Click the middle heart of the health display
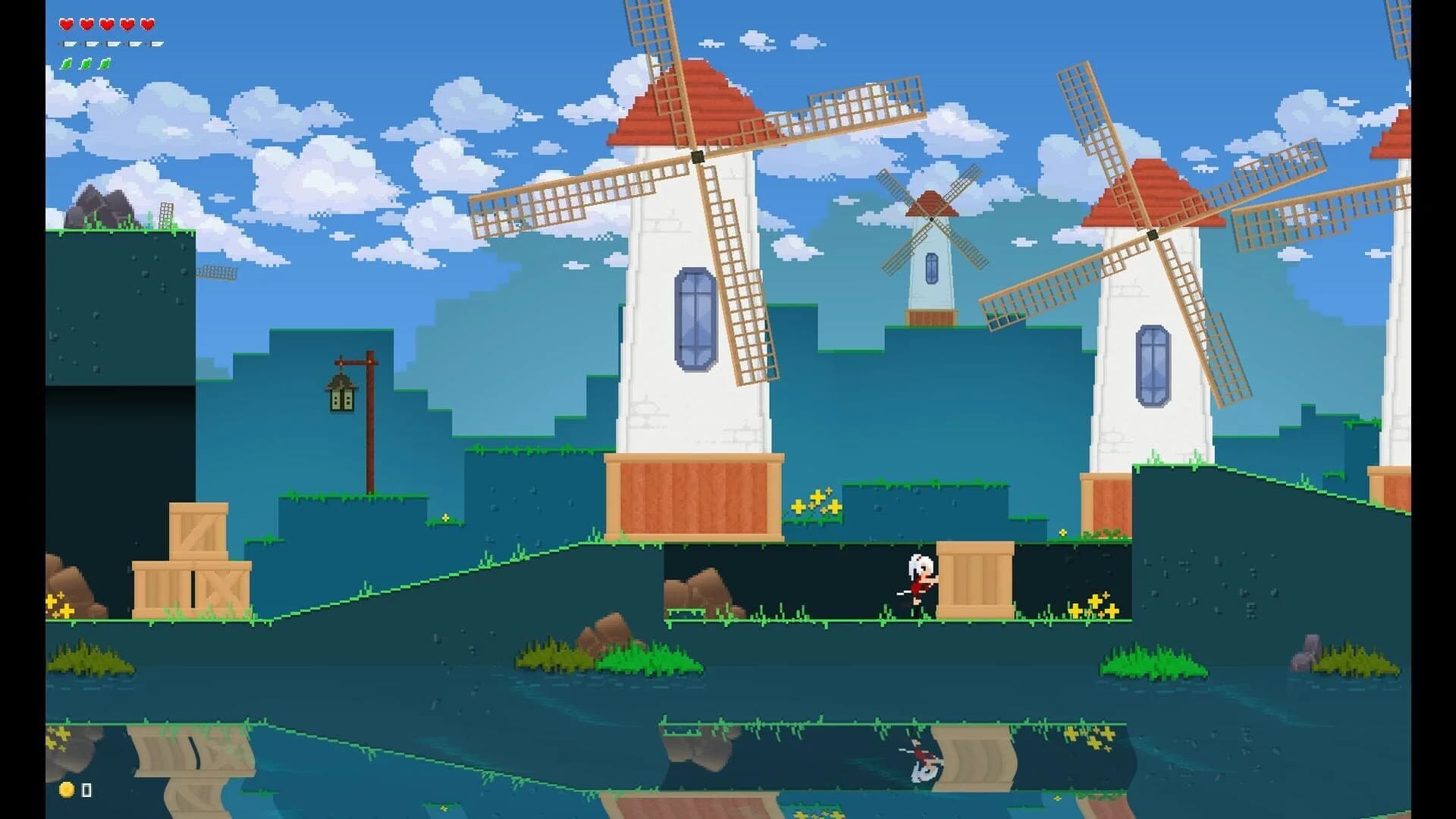 pyautogui.click(x=107, y=24)
